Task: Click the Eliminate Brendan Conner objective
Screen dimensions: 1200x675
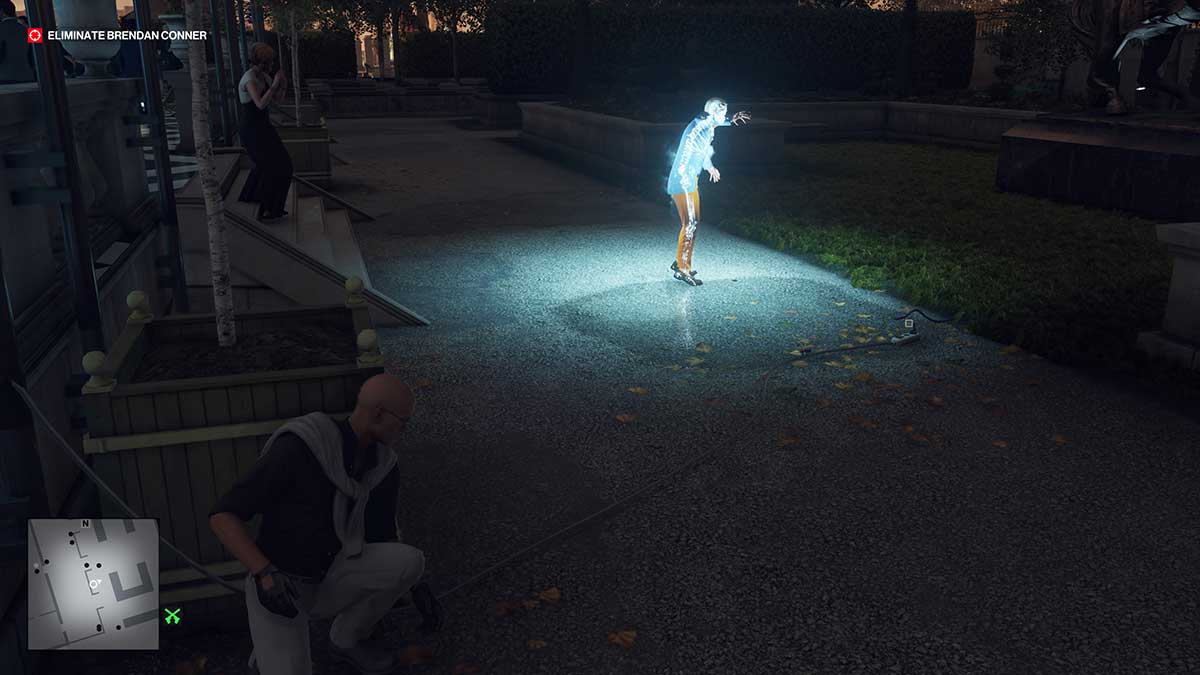Action: (x=127, y=36)
